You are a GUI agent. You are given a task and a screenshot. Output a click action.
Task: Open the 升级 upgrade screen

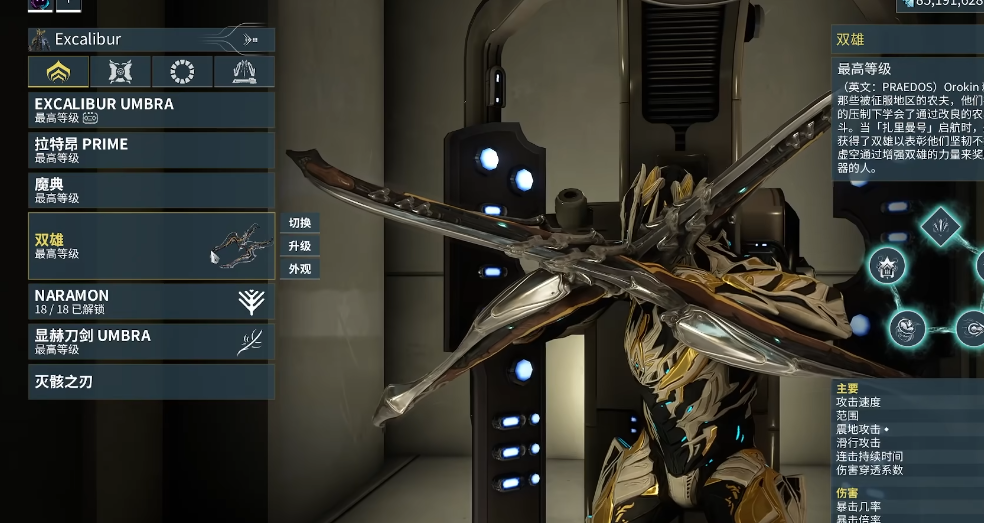click(x=300, y=246)
